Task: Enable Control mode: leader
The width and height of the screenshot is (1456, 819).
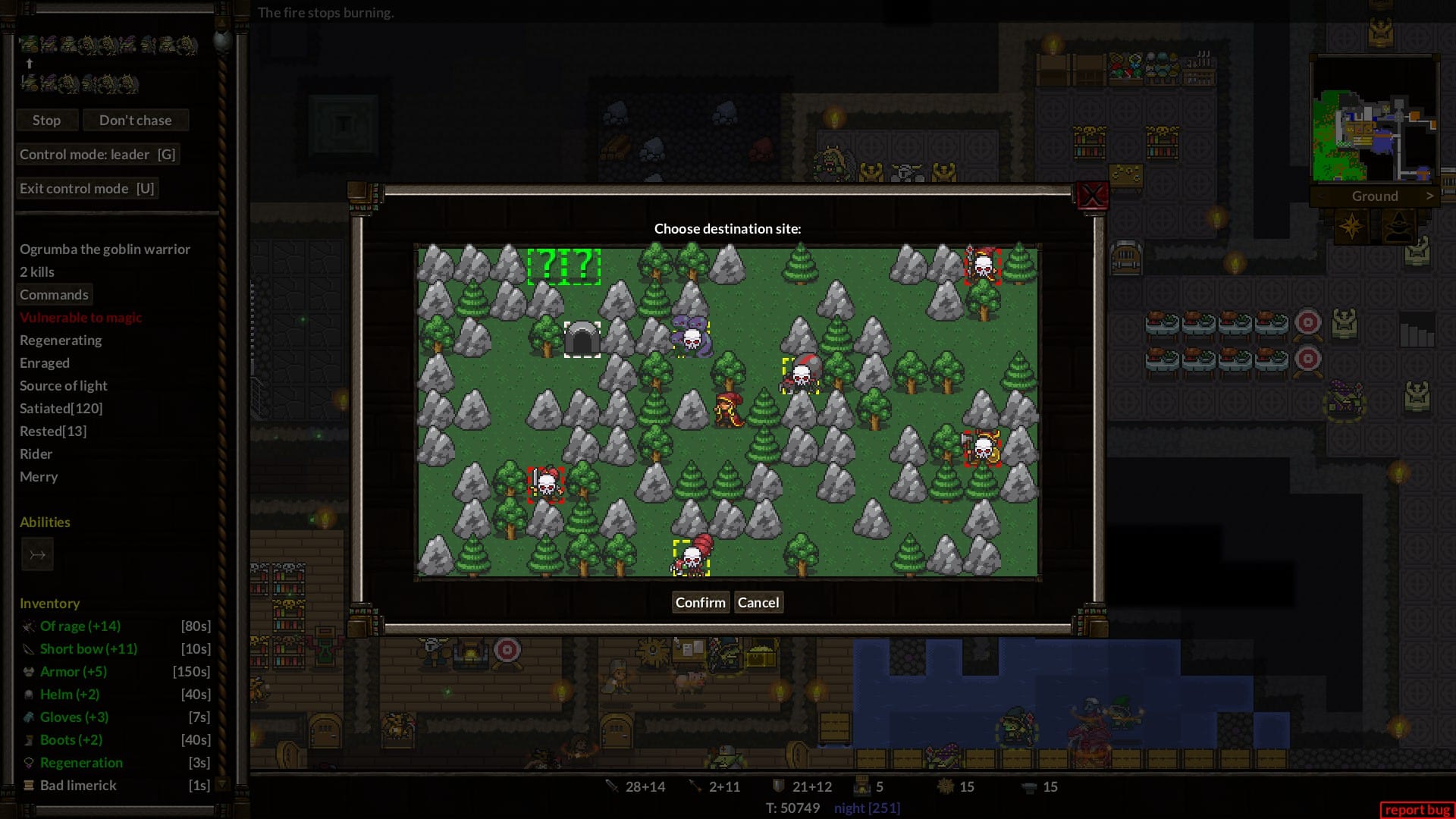Action: 99,154
